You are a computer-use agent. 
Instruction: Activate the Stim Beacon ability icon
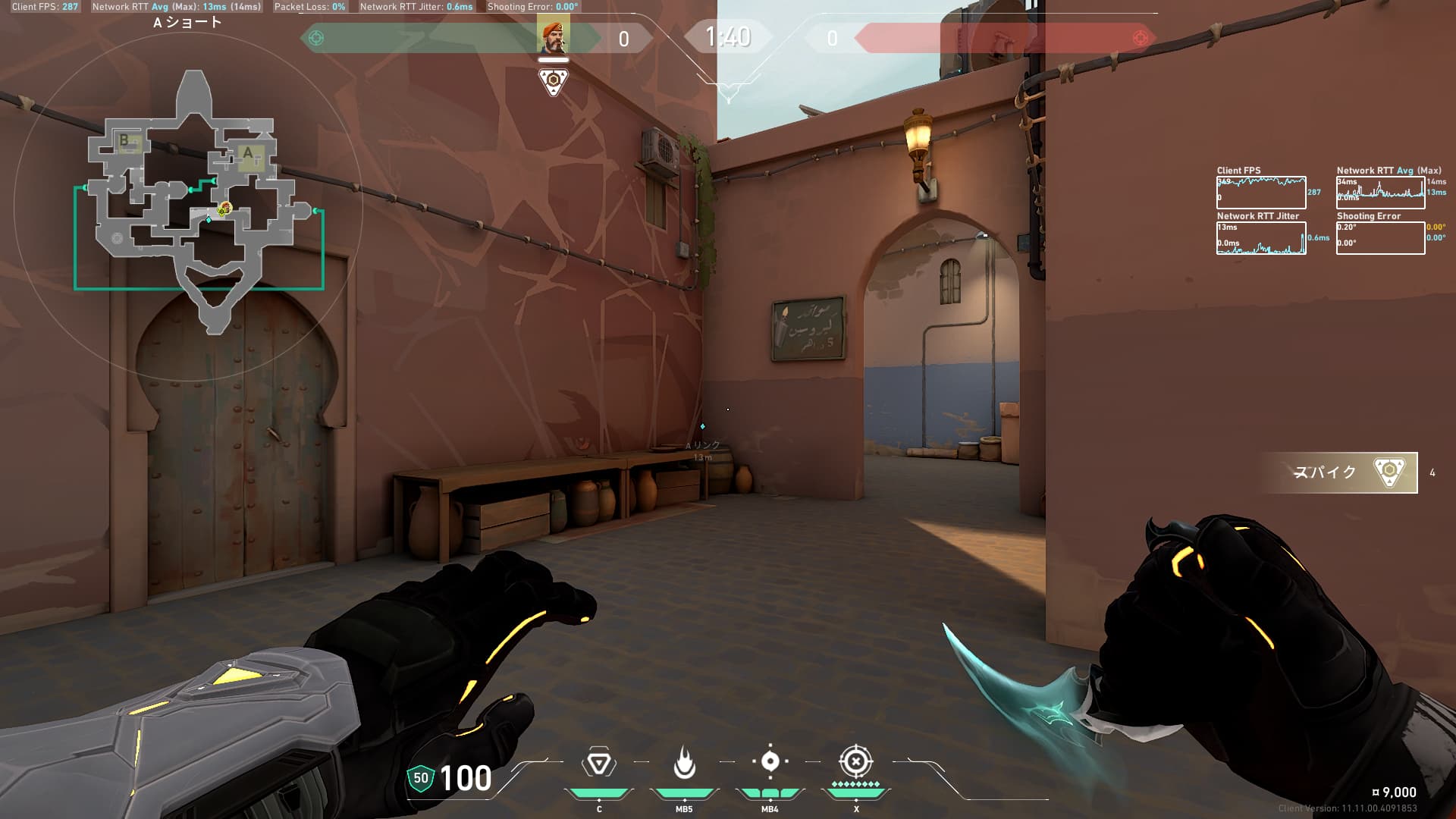pos(598,763)
